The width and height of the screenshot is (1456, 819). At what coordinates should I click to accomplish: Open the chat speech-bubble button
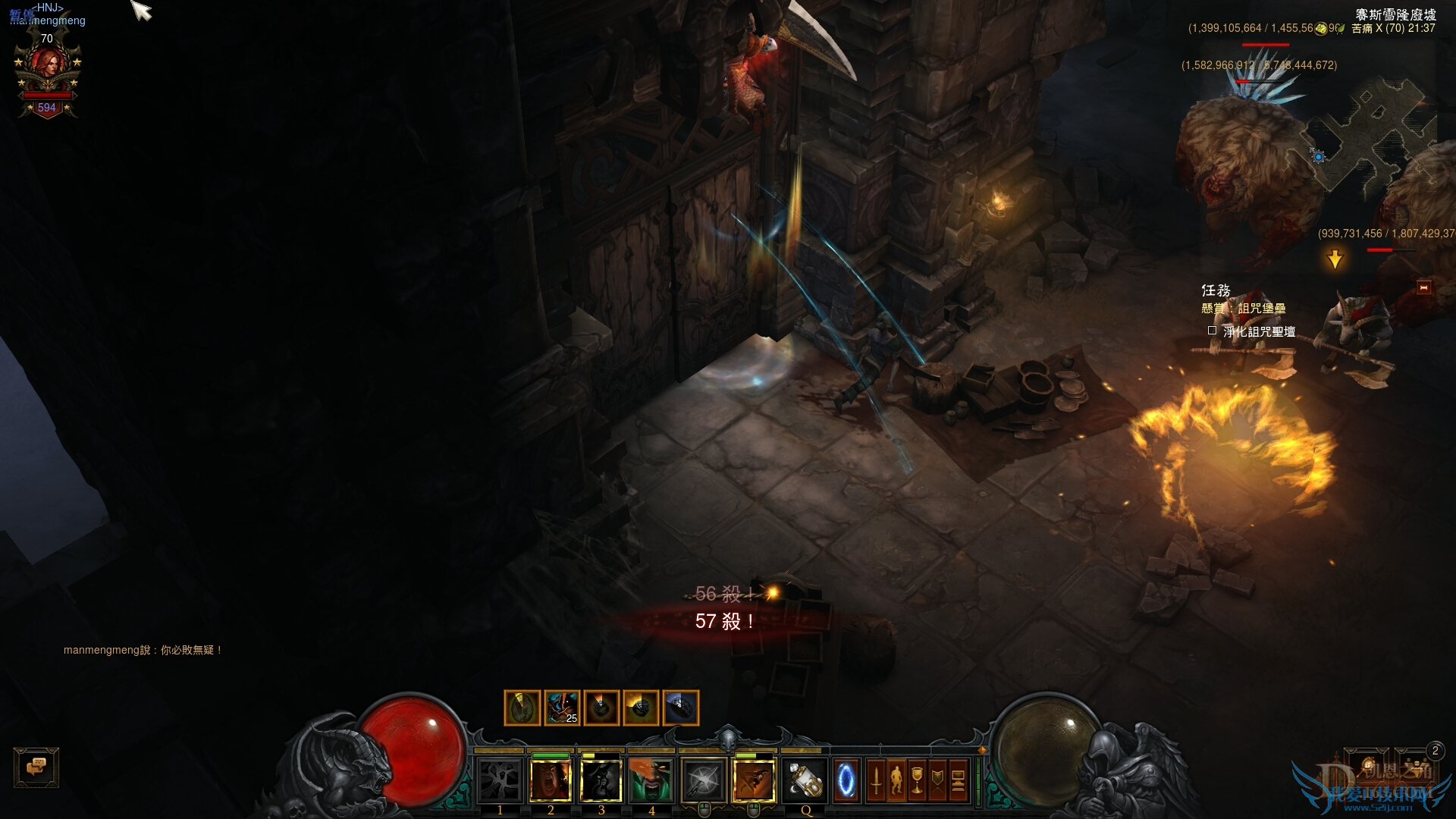(x=36, y=767)
